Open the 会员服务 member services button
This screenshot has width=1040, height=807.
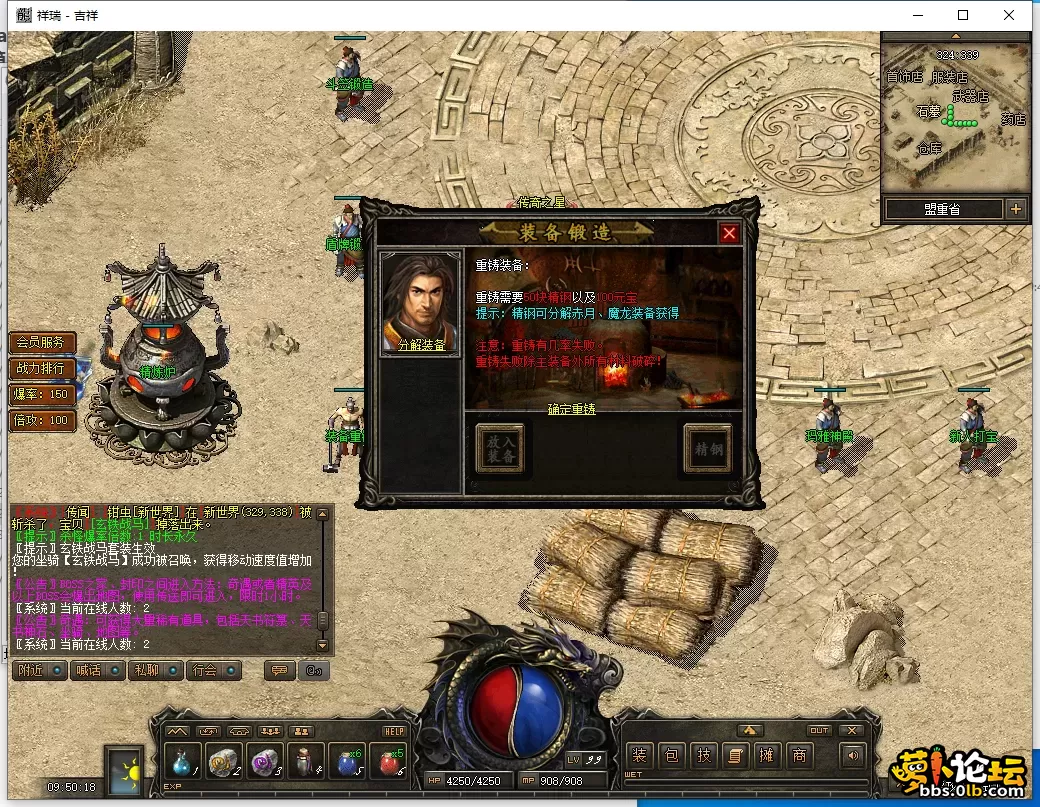(42, 342)
